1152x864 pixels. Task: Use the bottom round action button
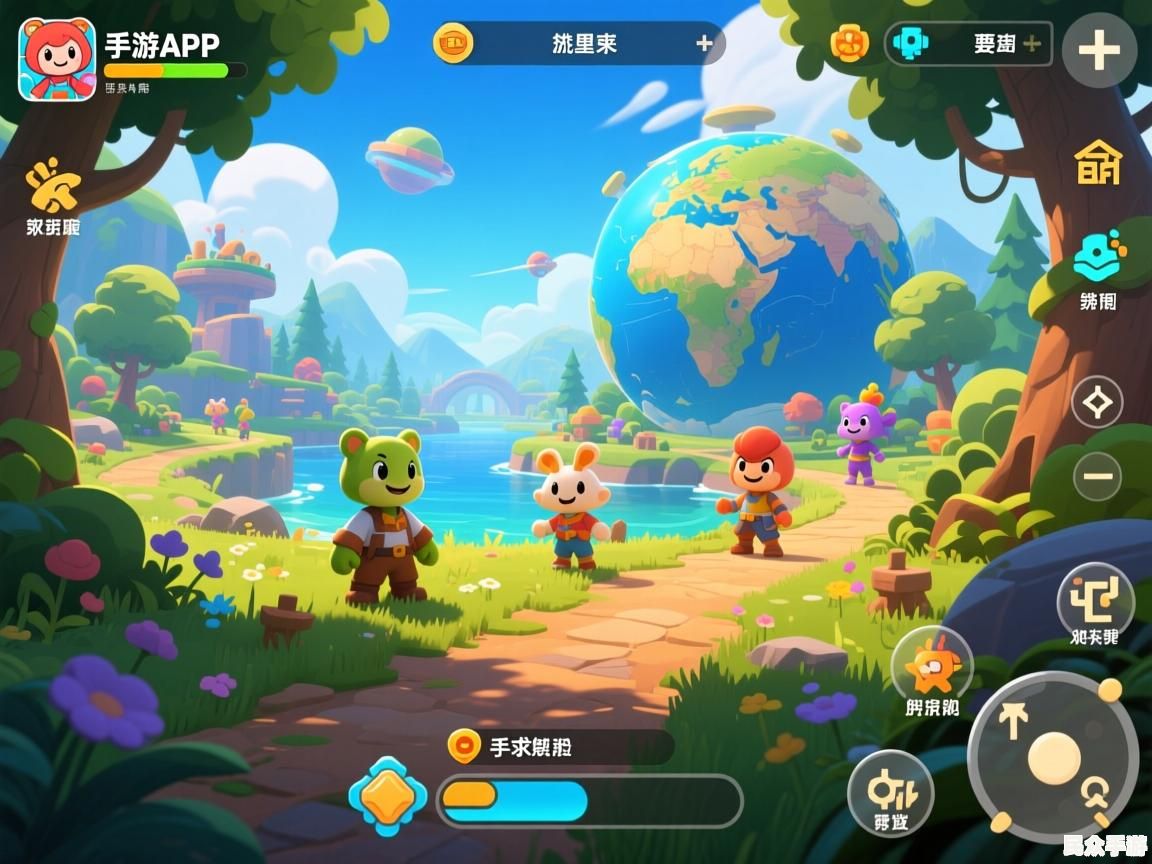click(x=890, y=792)
